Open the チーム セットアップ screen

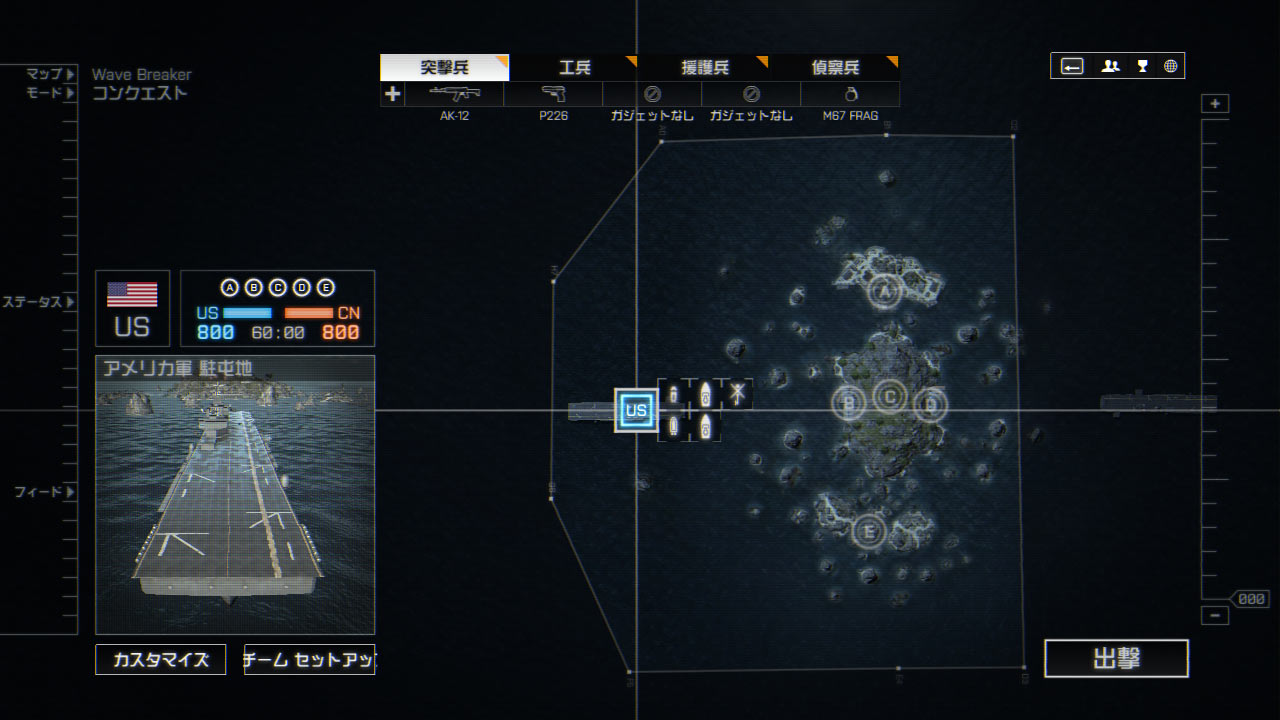point(309,660)
